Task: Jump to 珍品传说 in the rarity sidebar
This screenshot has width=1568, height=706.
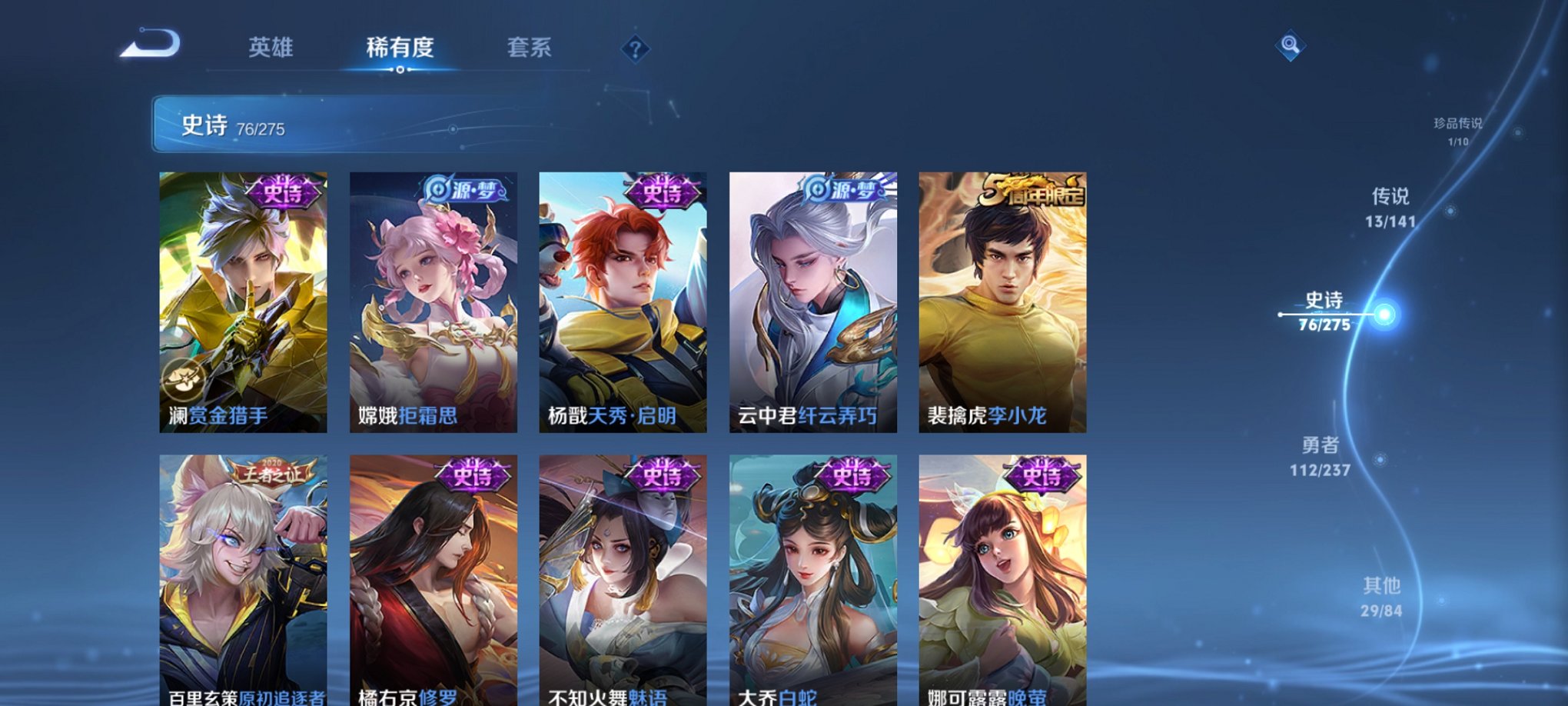Action: 1462,128
